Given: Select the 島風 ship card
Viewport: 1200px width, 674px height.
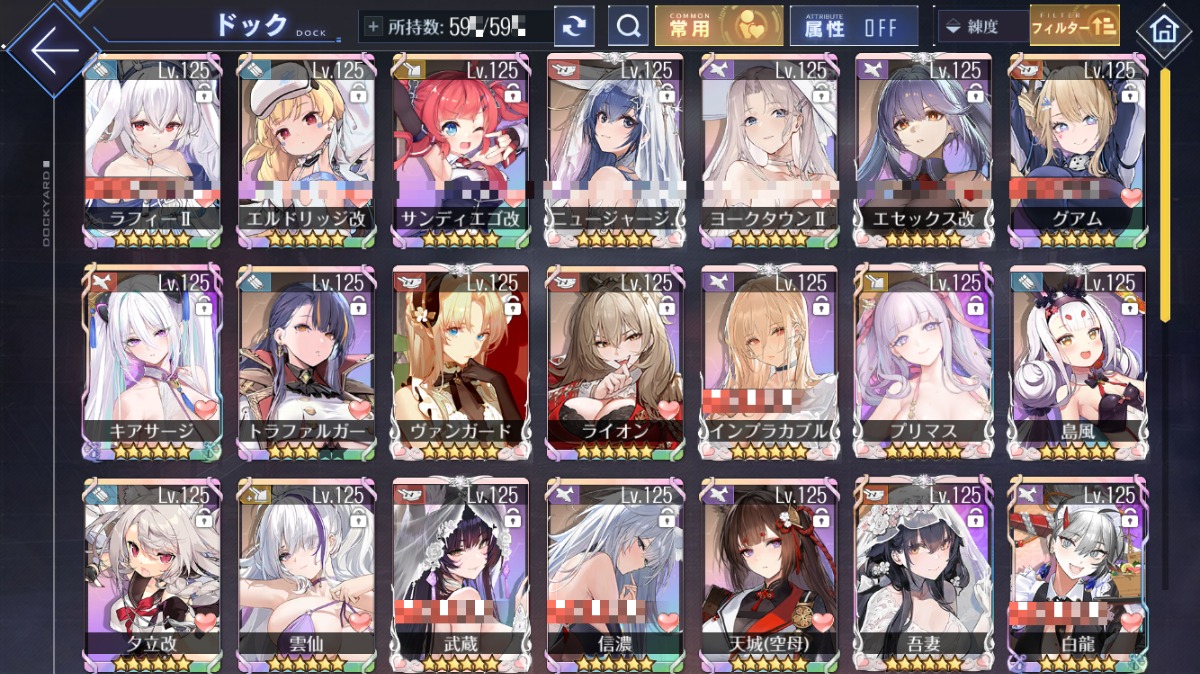Looking at the screenshot, I should (1077, 360).
